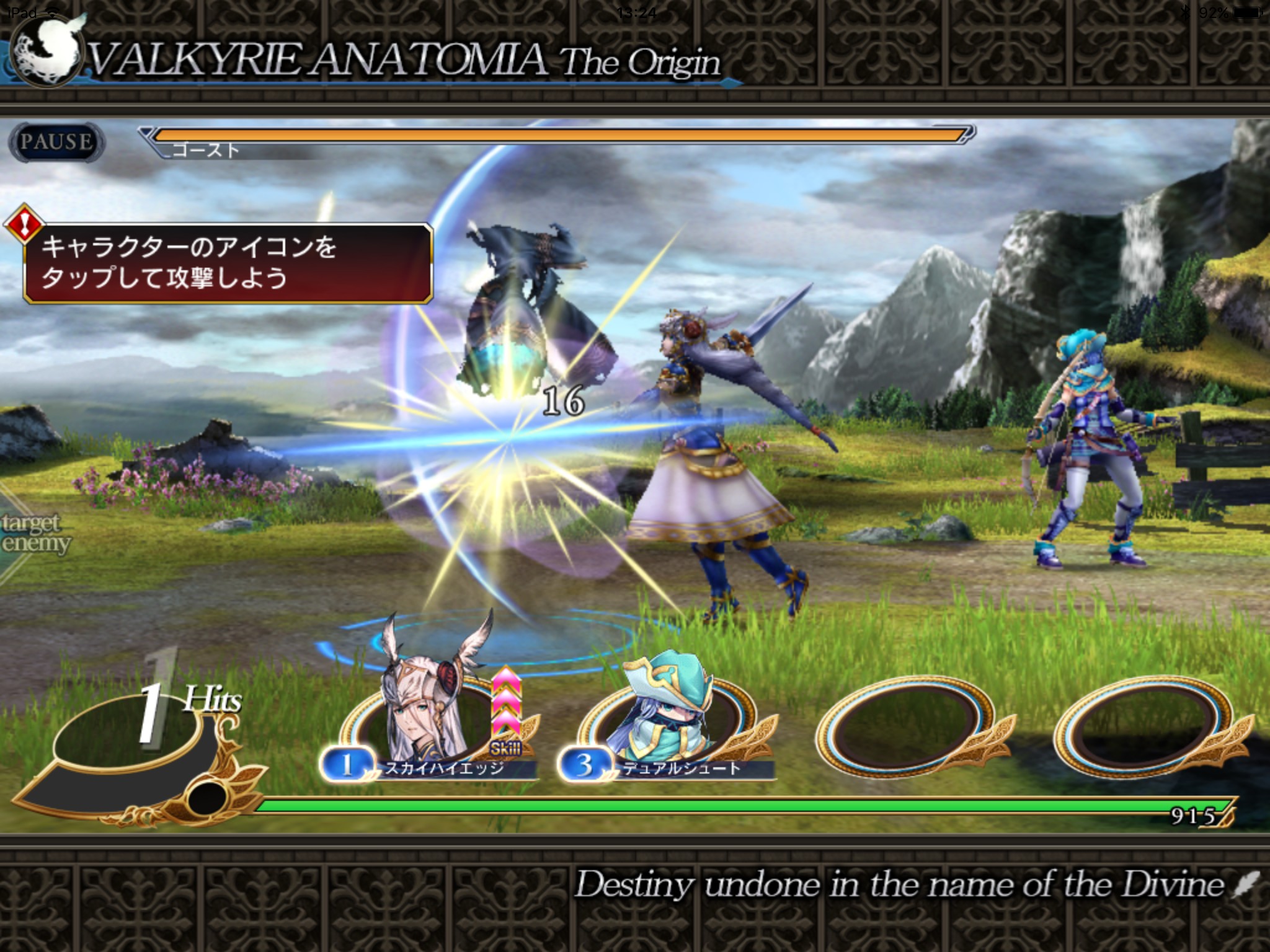Viewport: 1270px width, 952px height.
Task: Pause the battle with the PAUSE button
Action: click(56, 142)
